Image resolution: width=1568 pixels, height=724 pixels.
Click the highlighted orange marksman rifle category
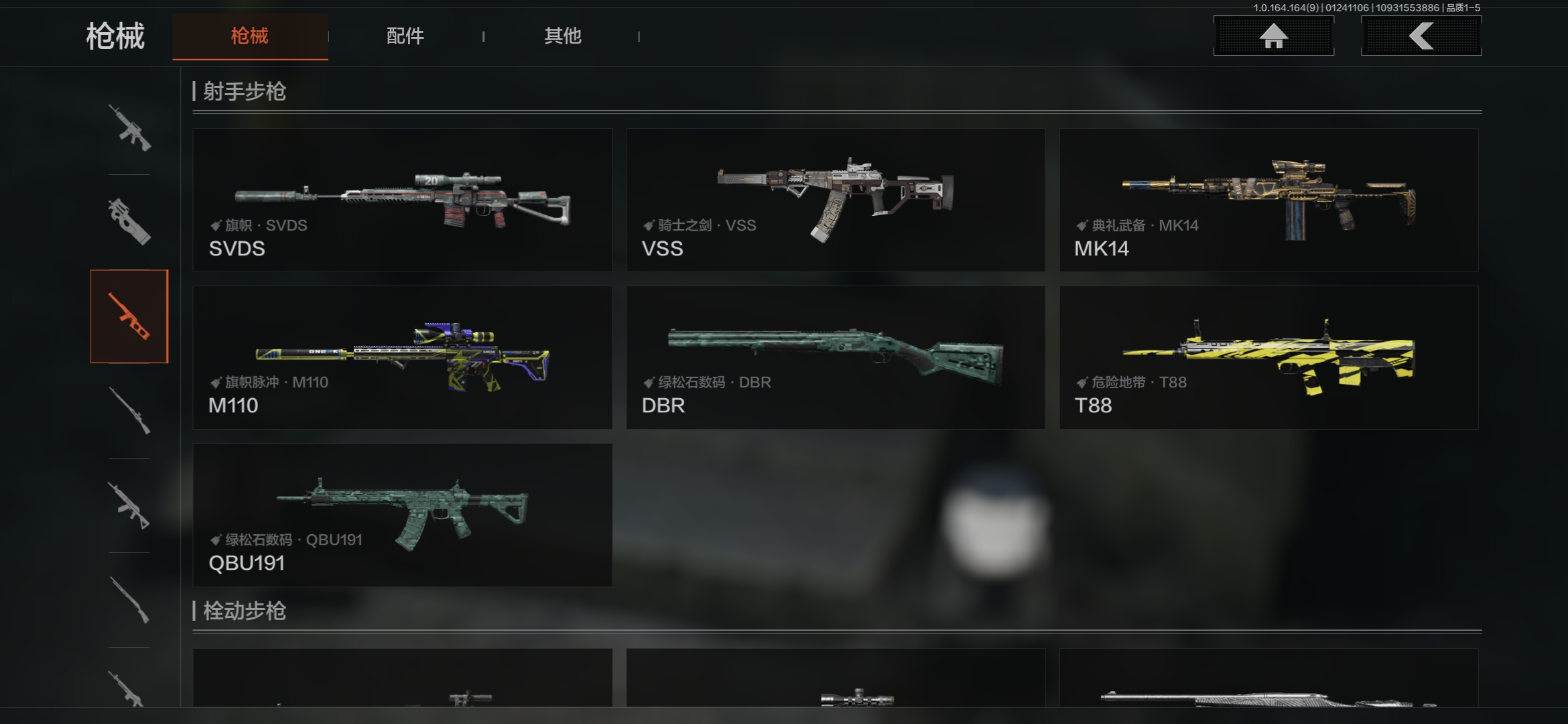(129, 316)
